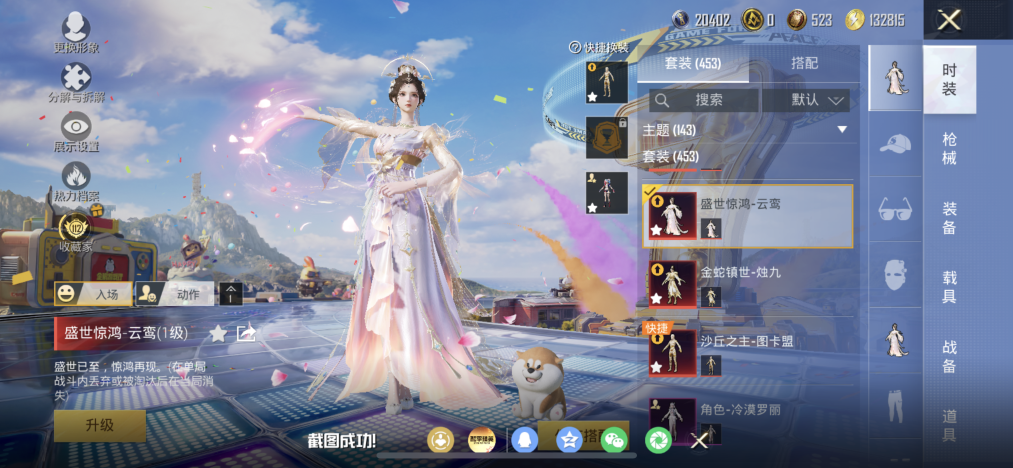The image size is (1013, 468).
Task: Select the 金蛇镇世-烛九 outfit row
Action: tap(746, 282)
